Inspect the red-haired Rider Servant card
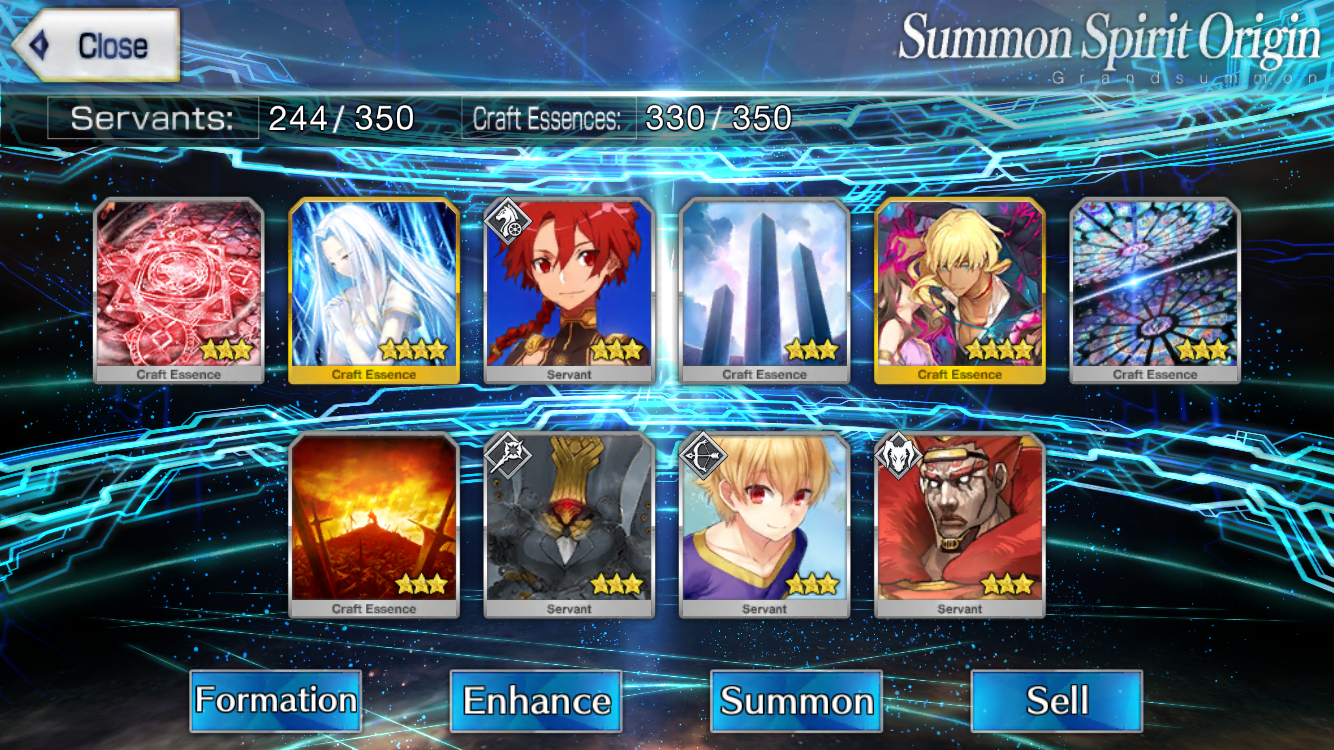 pos(569,290)
